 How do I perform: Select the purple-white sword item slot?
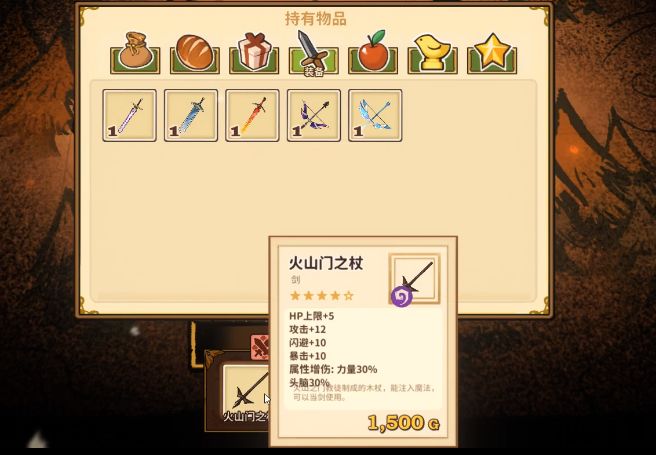pyautogui.click(x=129, y=115)
